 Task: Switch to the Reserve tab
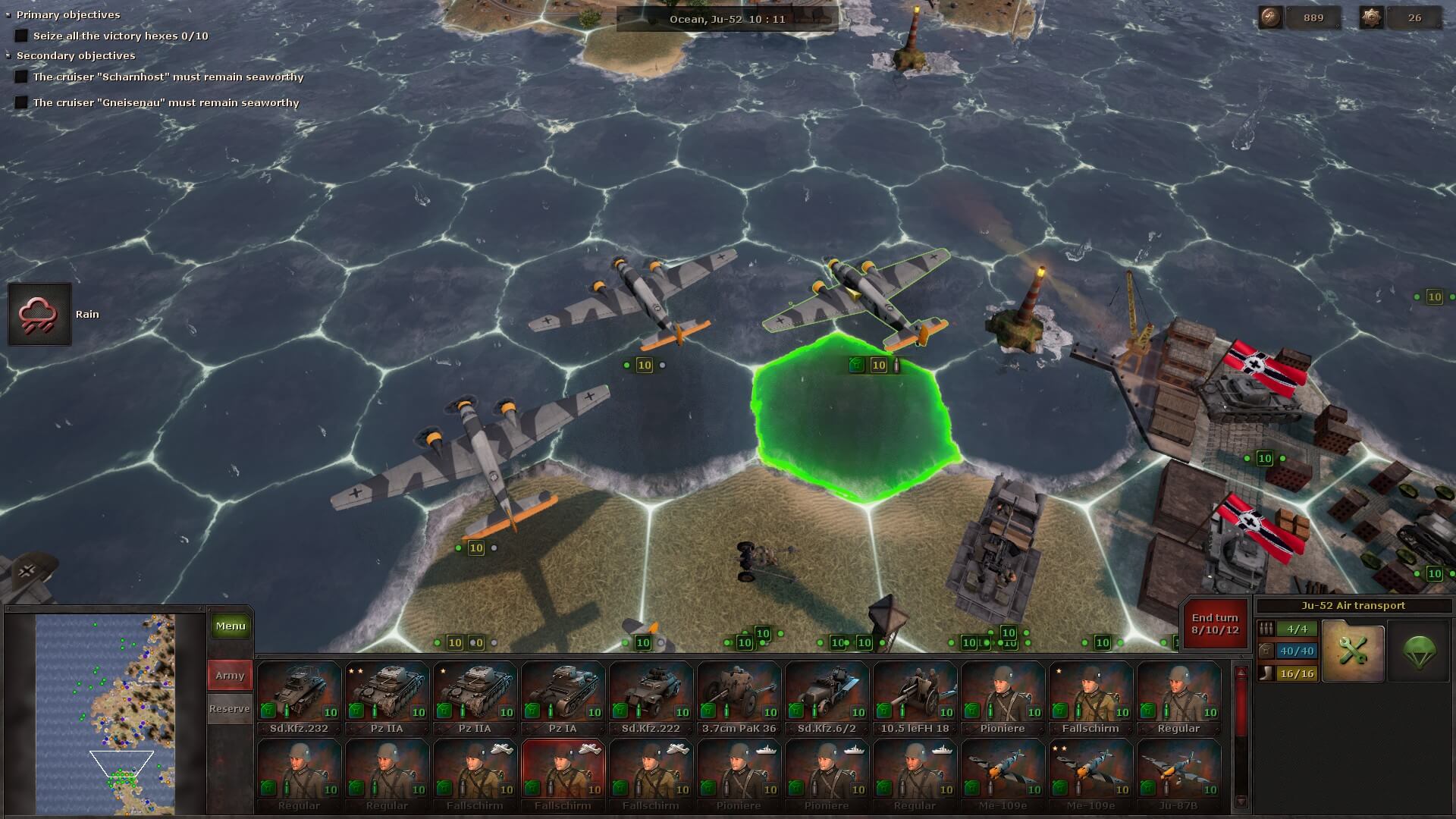tap(230, 708)
